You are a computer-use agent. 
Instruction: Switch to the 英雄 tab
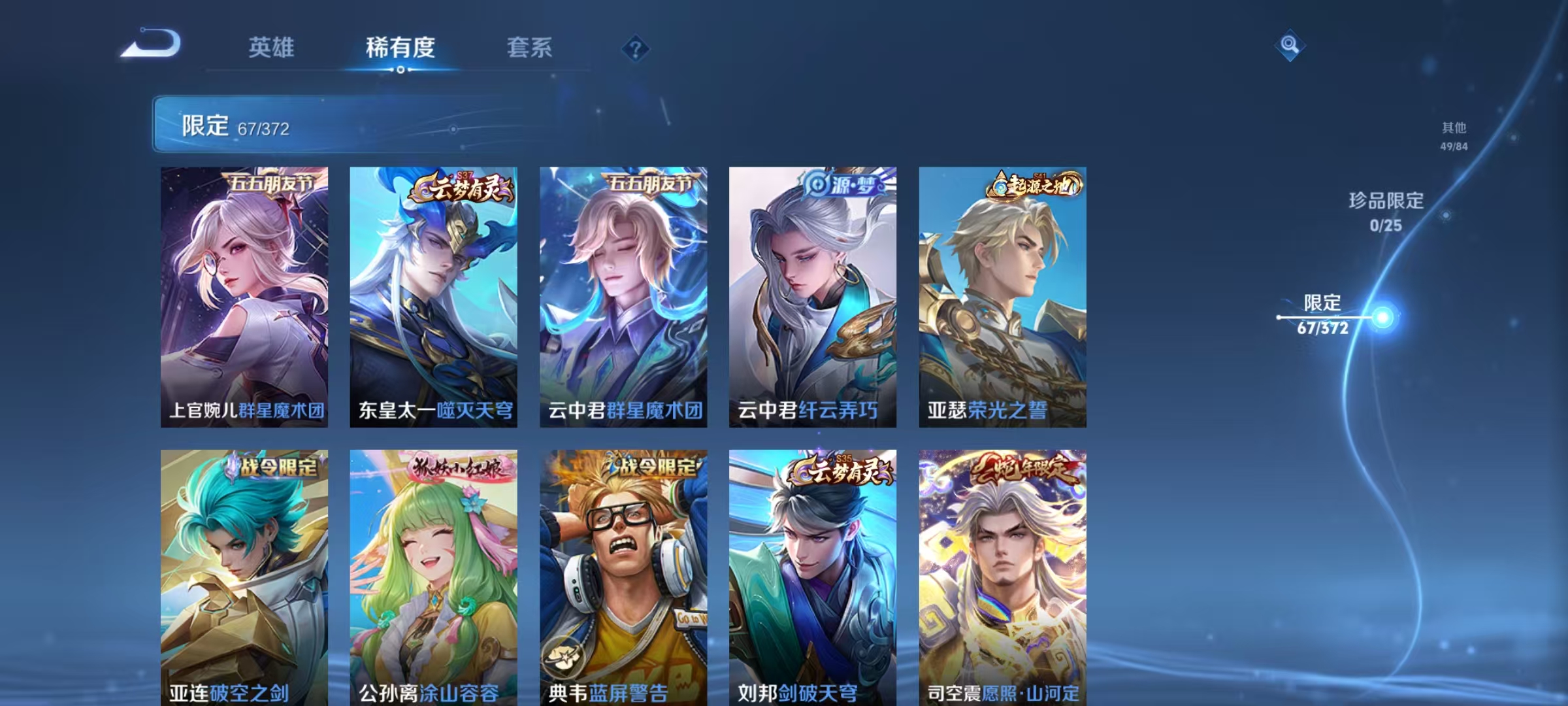click(272, 47)
